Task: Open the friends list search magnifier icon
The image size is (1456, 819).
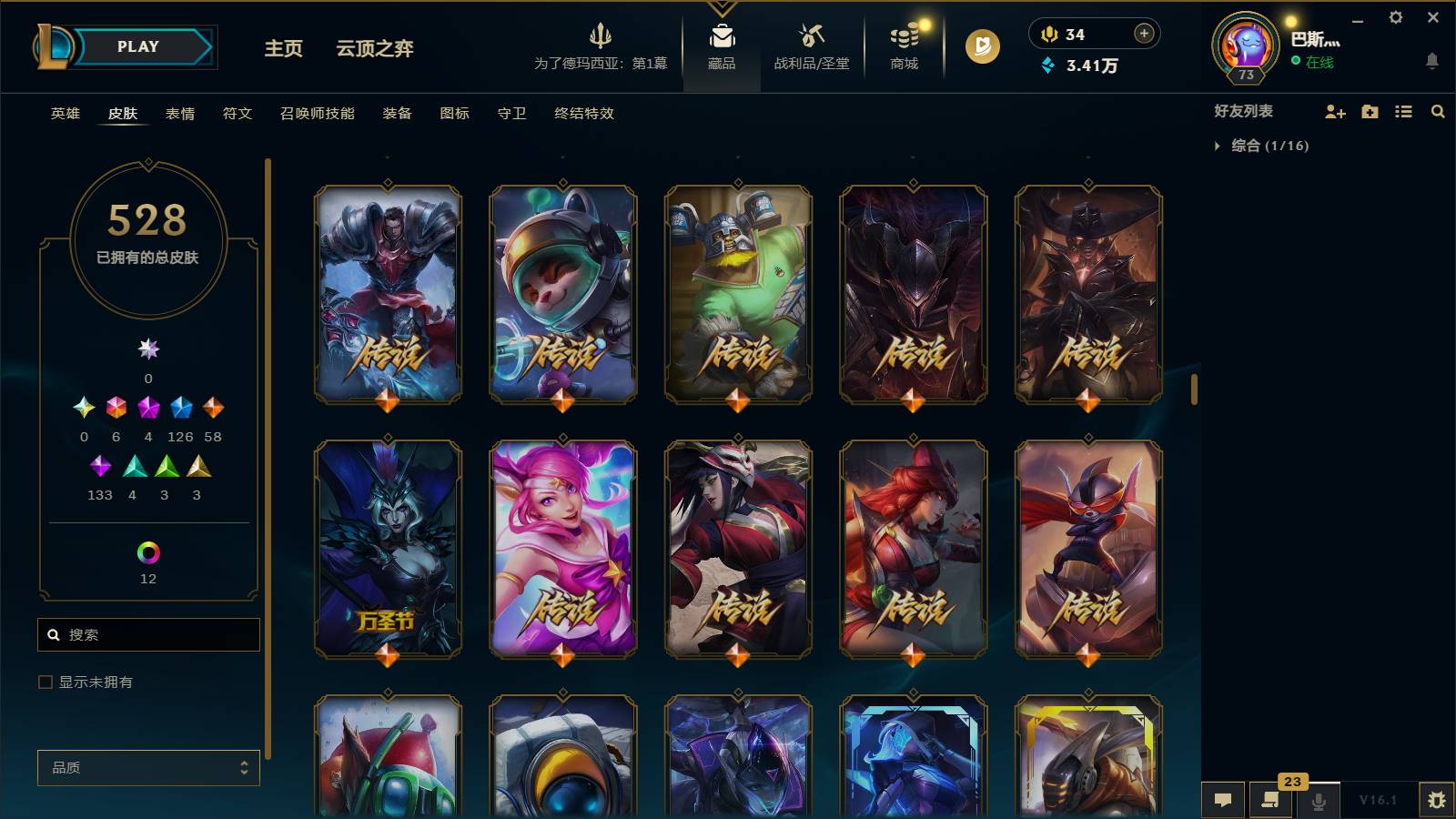Action: [x=1438, y=112]
